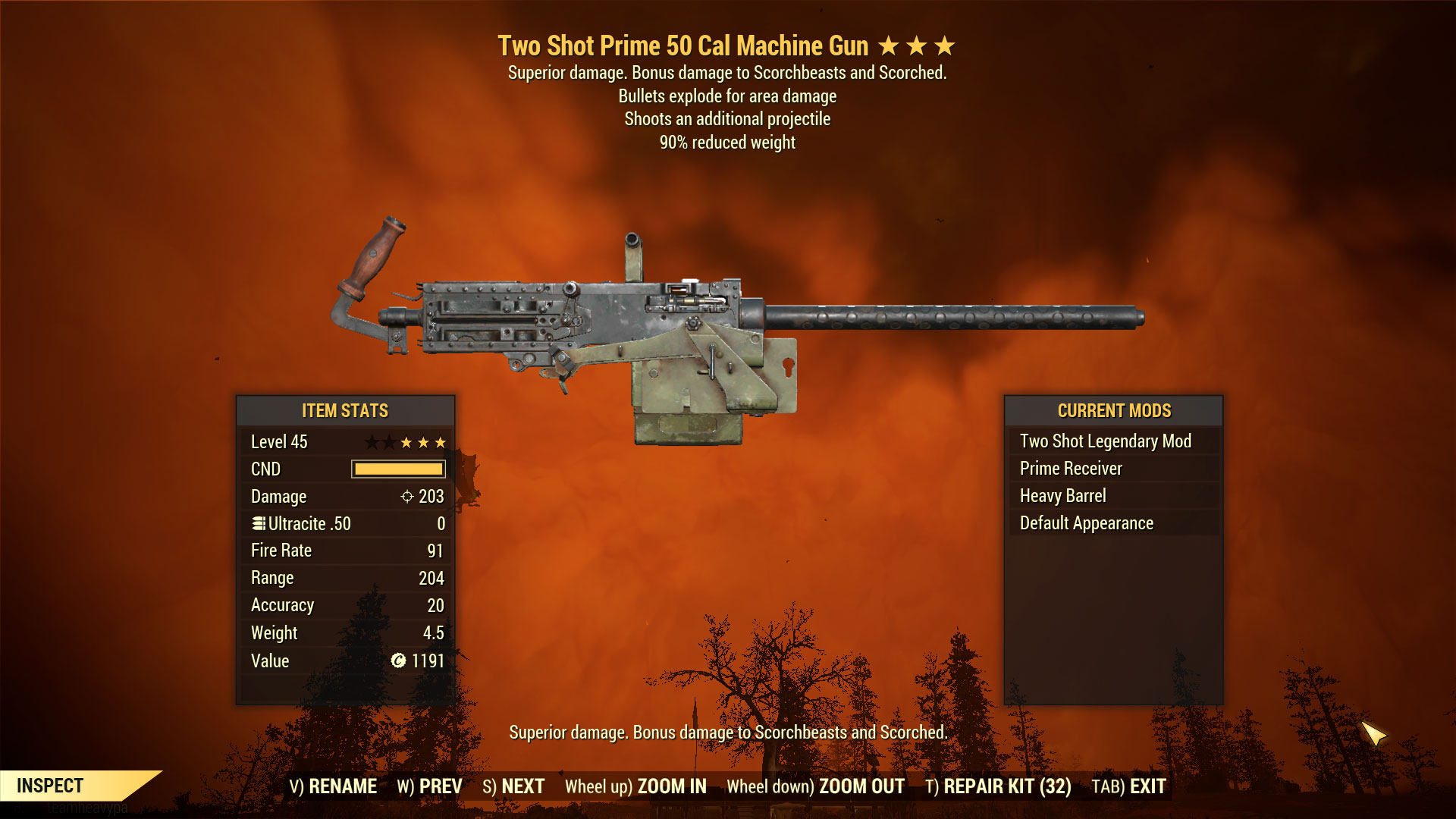This screenshot has height=819, width=1456.
Task: Click the Ultracite .50 ammo icon
Action: (258, 523)
